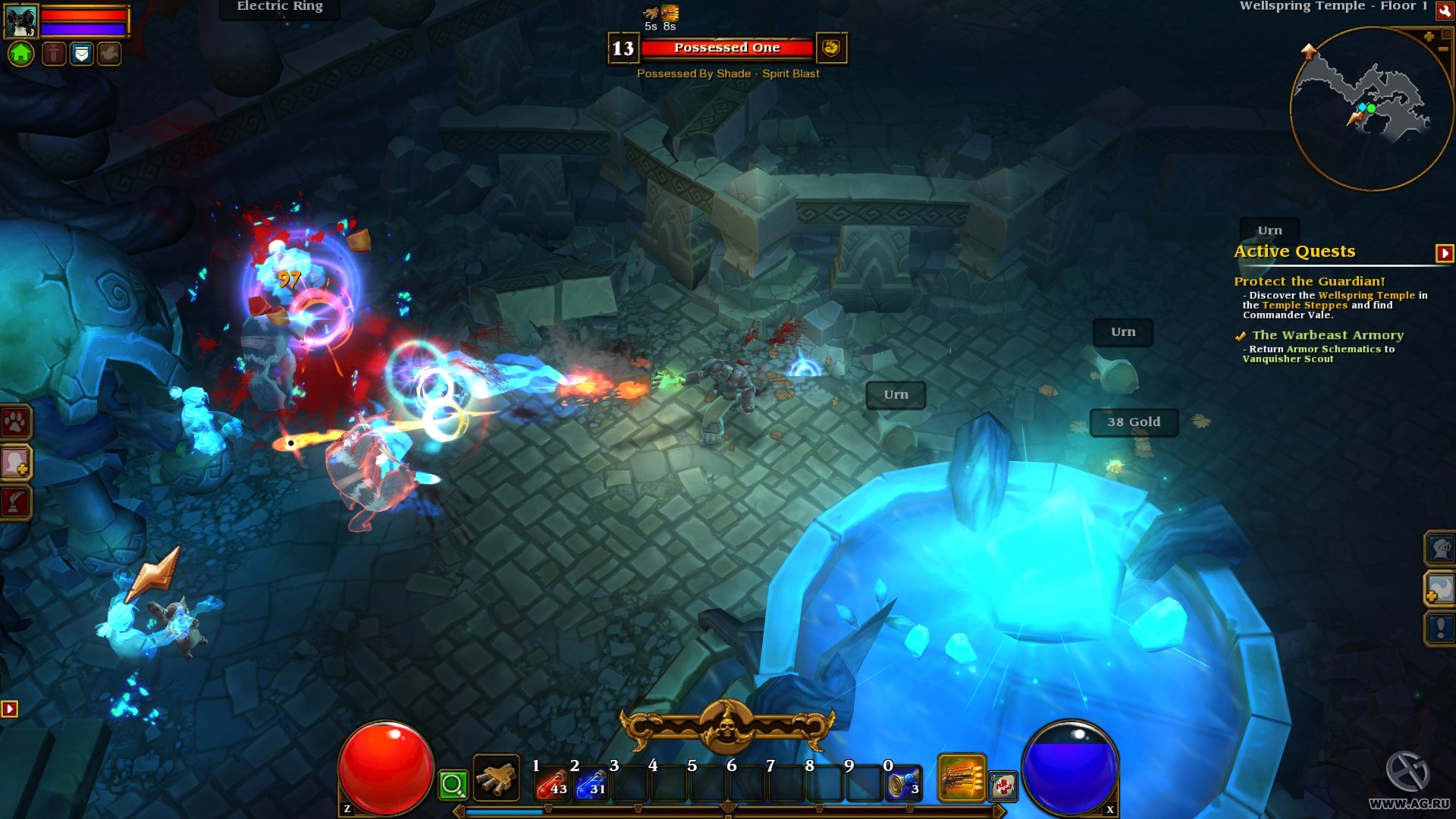Screen dimensions: 1456x819
Task: Click the pet portrait in the corner
Action: 20,21
